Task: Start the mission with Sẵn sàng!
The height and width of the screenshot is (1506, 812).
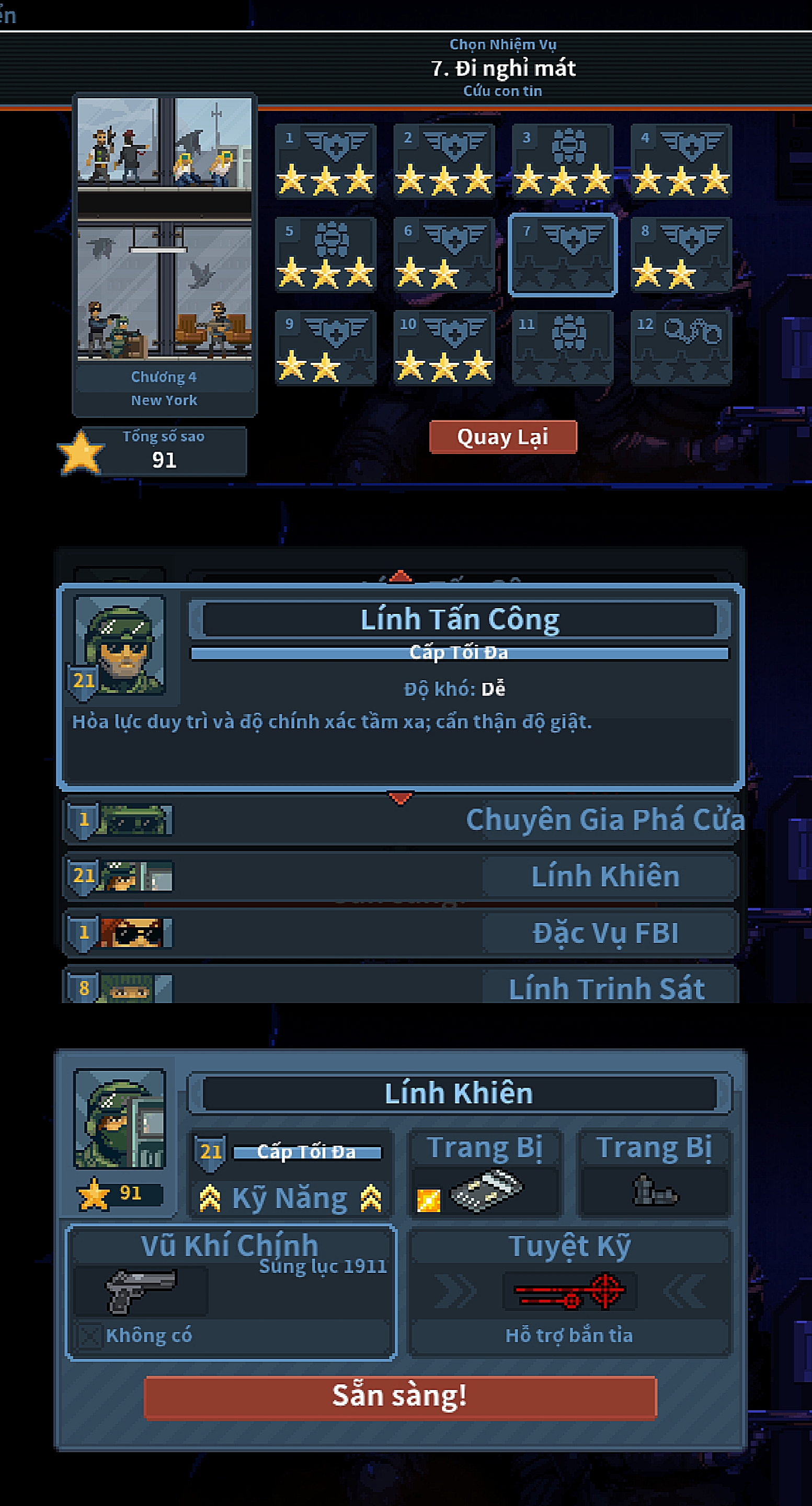Action: click(x=401, y=1397)
